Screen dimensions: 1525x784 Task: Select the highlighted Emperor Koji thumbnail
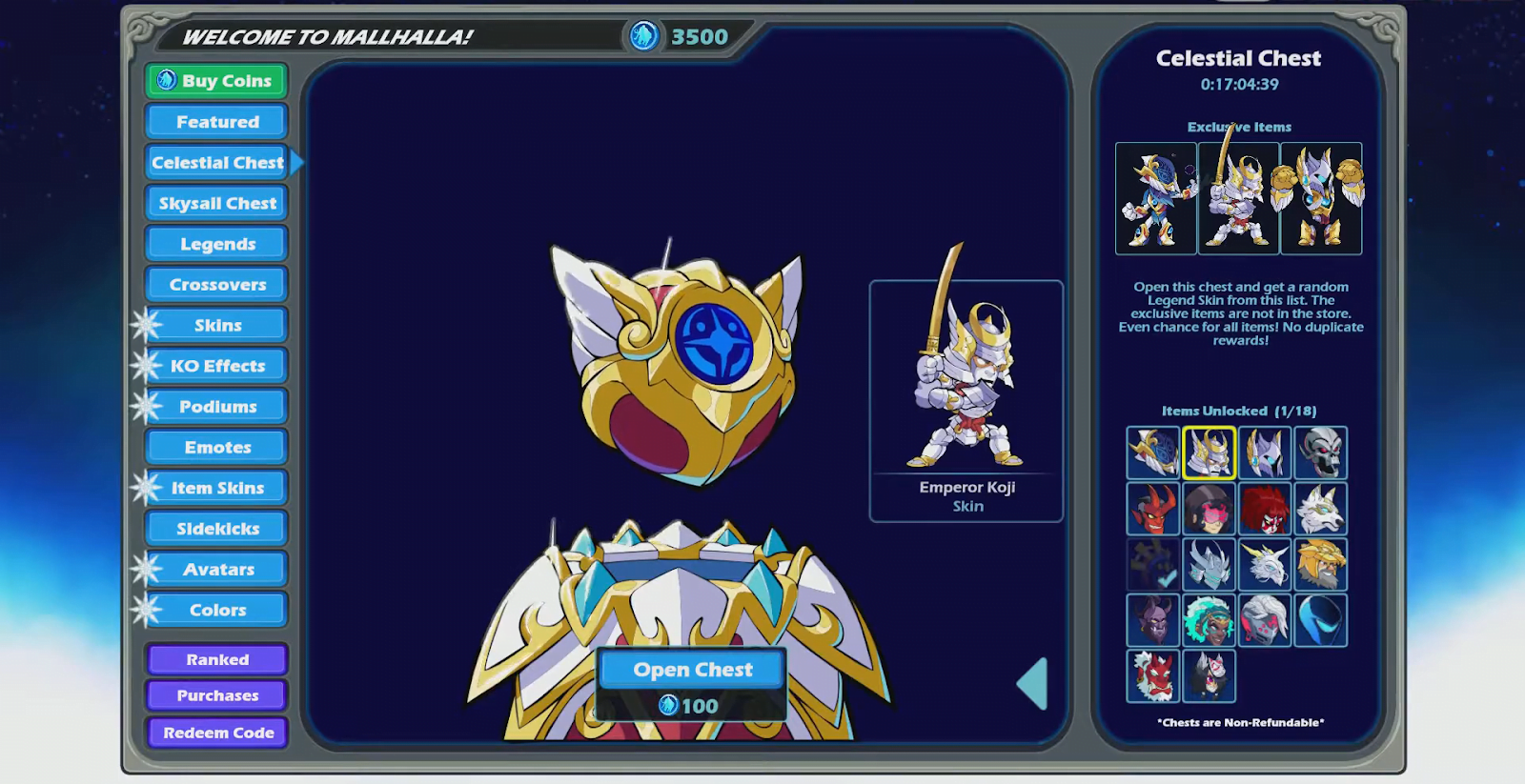1209,452
